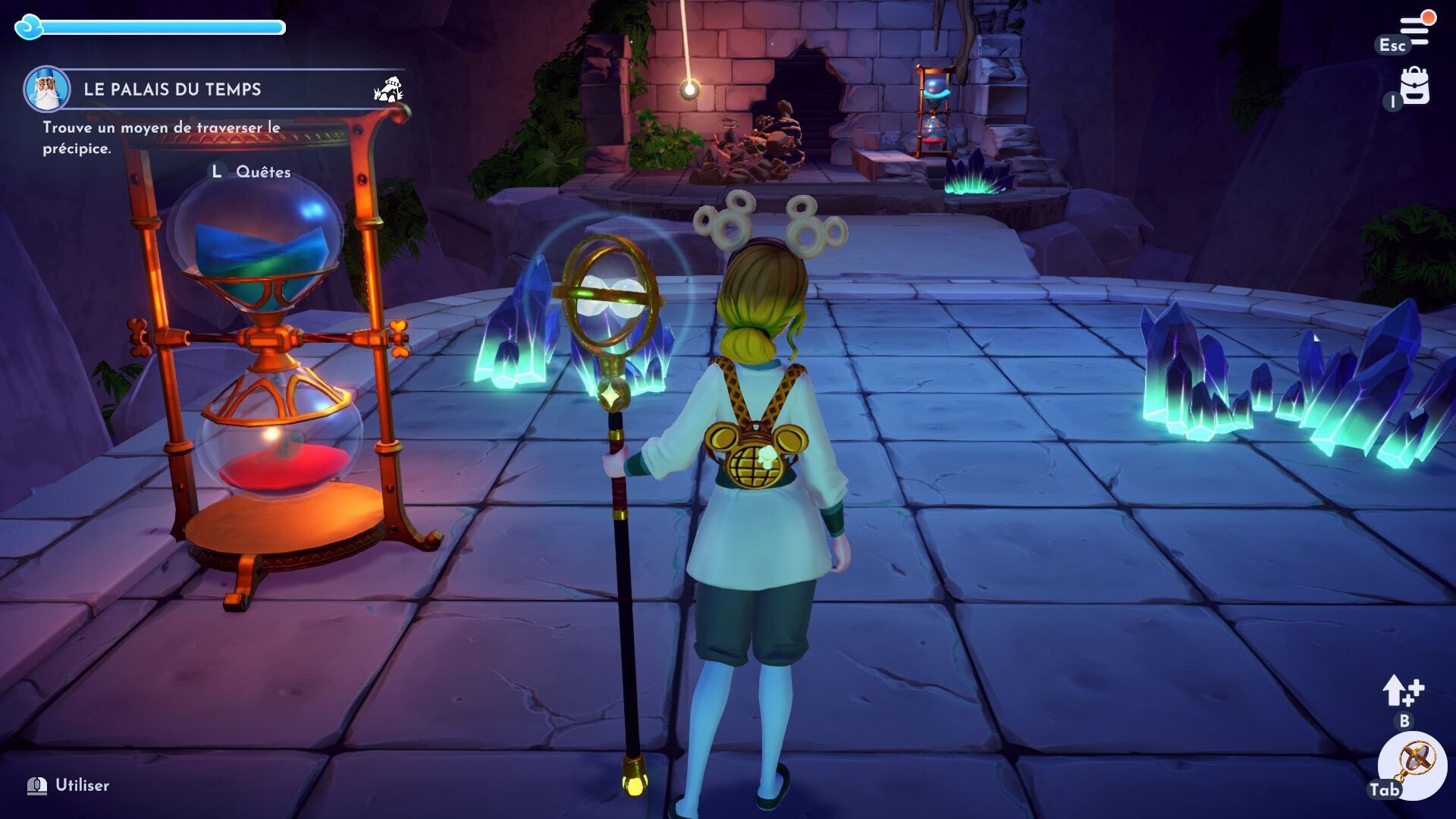Viewport: 1456px width, 819px height.
Task: Click the Merlin quest giver portrait
Action: coord(46,89)
